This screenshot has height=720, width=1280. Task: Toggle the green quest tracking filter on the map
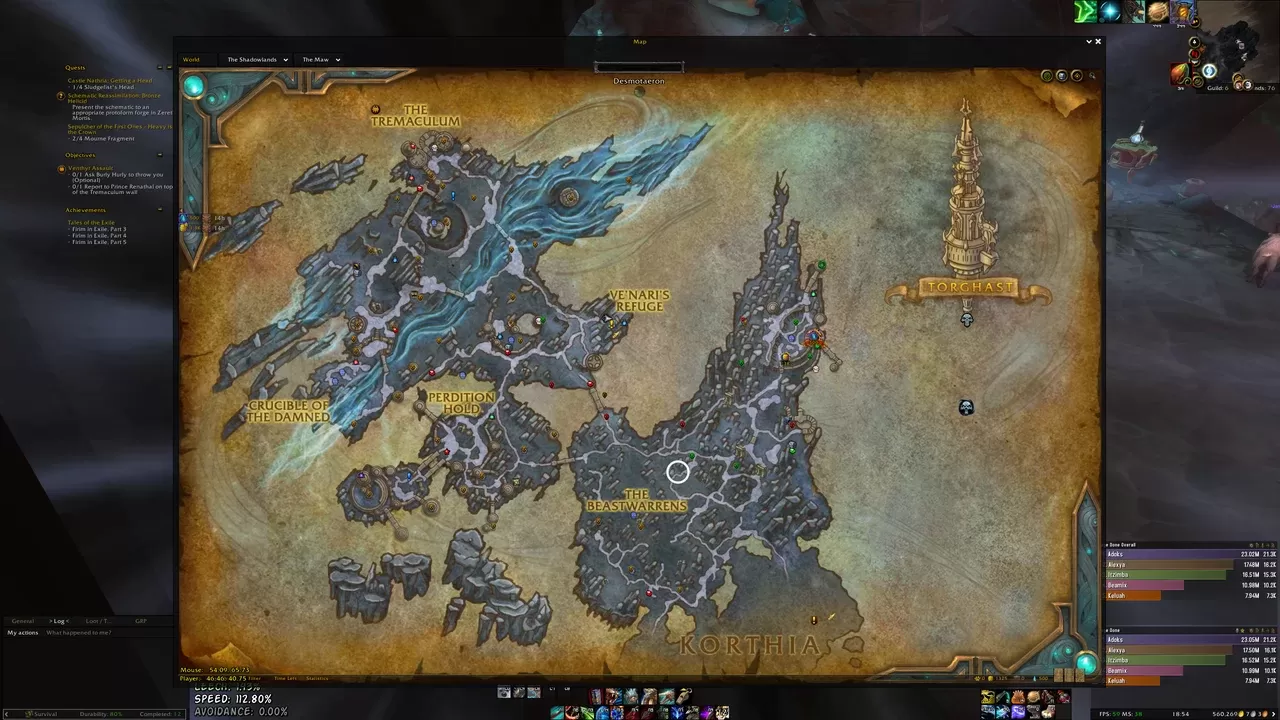pos(1046,75)
